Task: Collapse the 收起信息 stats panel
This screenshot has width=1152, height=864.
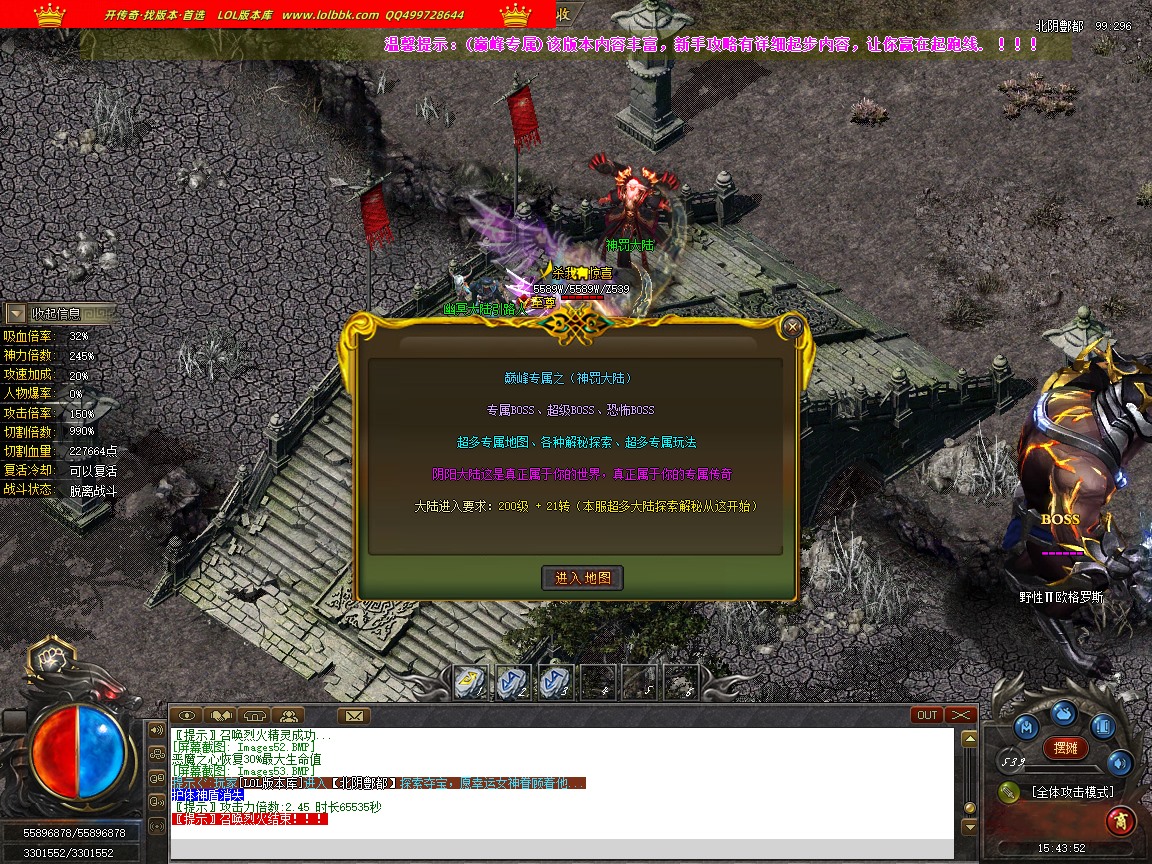Action: [x=17, y=314]
